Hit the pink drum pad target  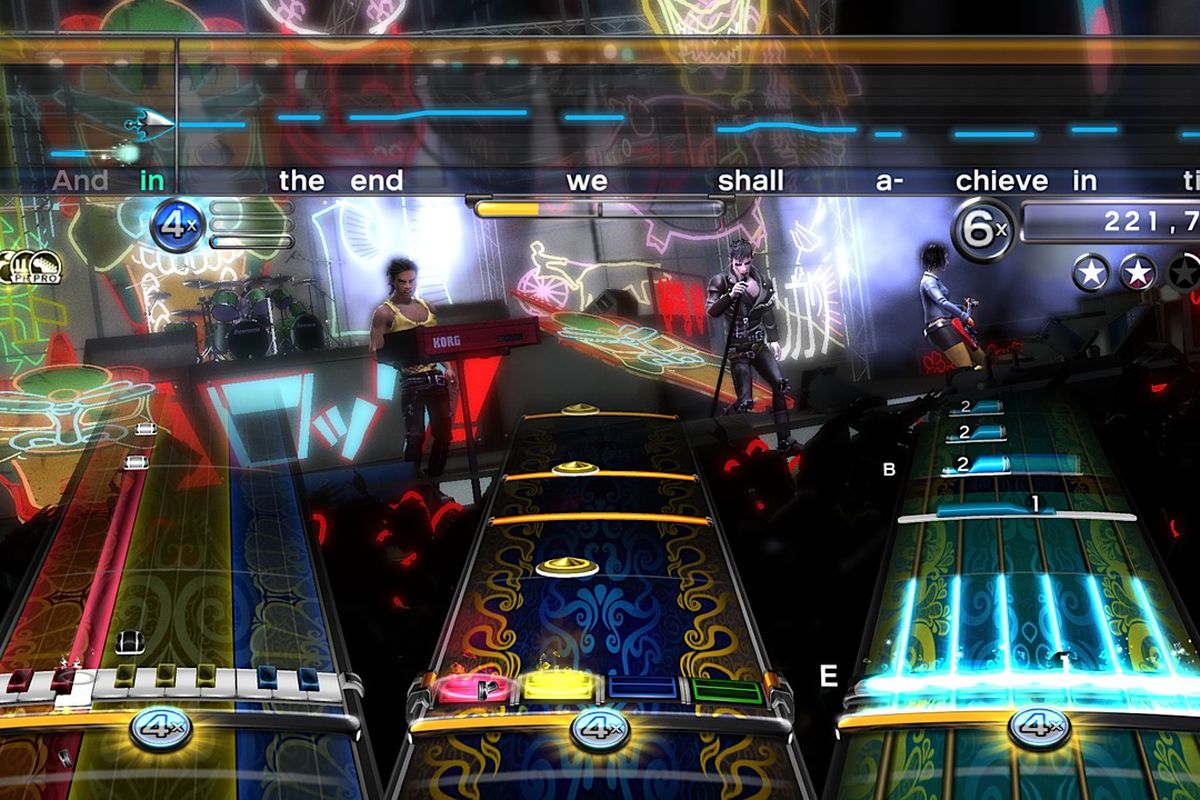pyautogui.click(x=467, y=689)
